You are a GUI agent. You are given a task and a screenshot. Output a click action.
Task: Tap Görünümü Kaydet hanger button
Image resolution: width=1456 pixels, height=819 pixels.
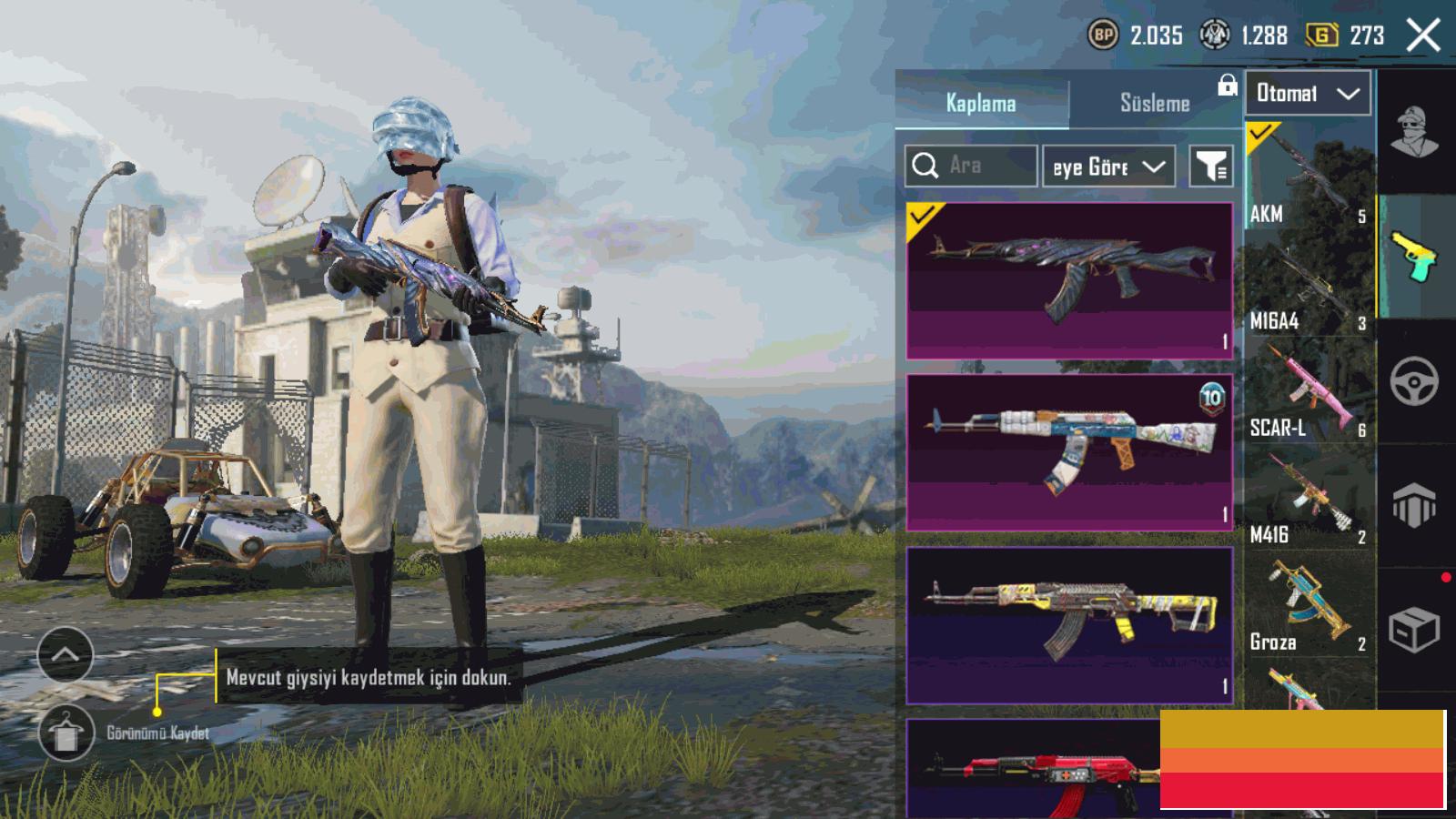coord(66,733)
